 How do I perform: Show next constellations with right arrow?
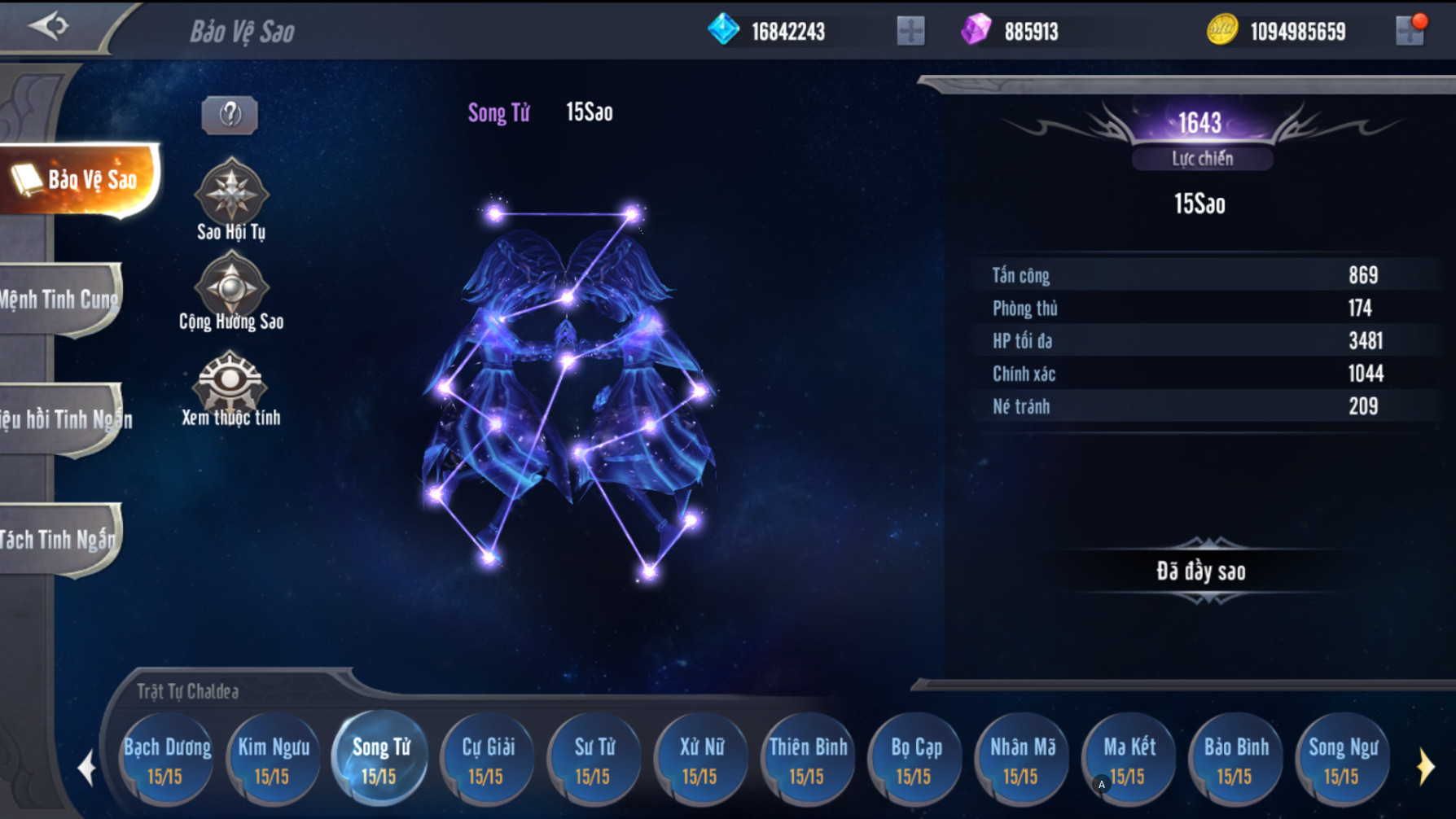(x=1425, y=767)
